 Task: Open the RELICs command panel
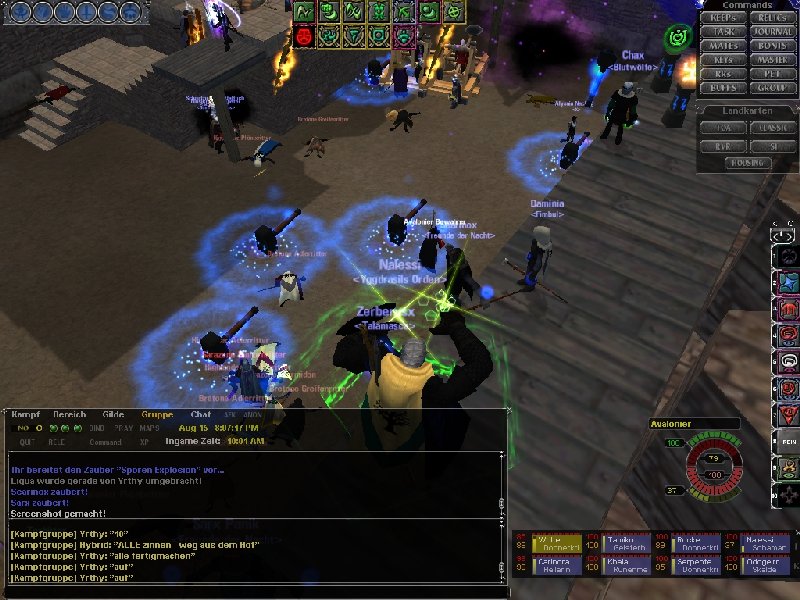[771, 18]
